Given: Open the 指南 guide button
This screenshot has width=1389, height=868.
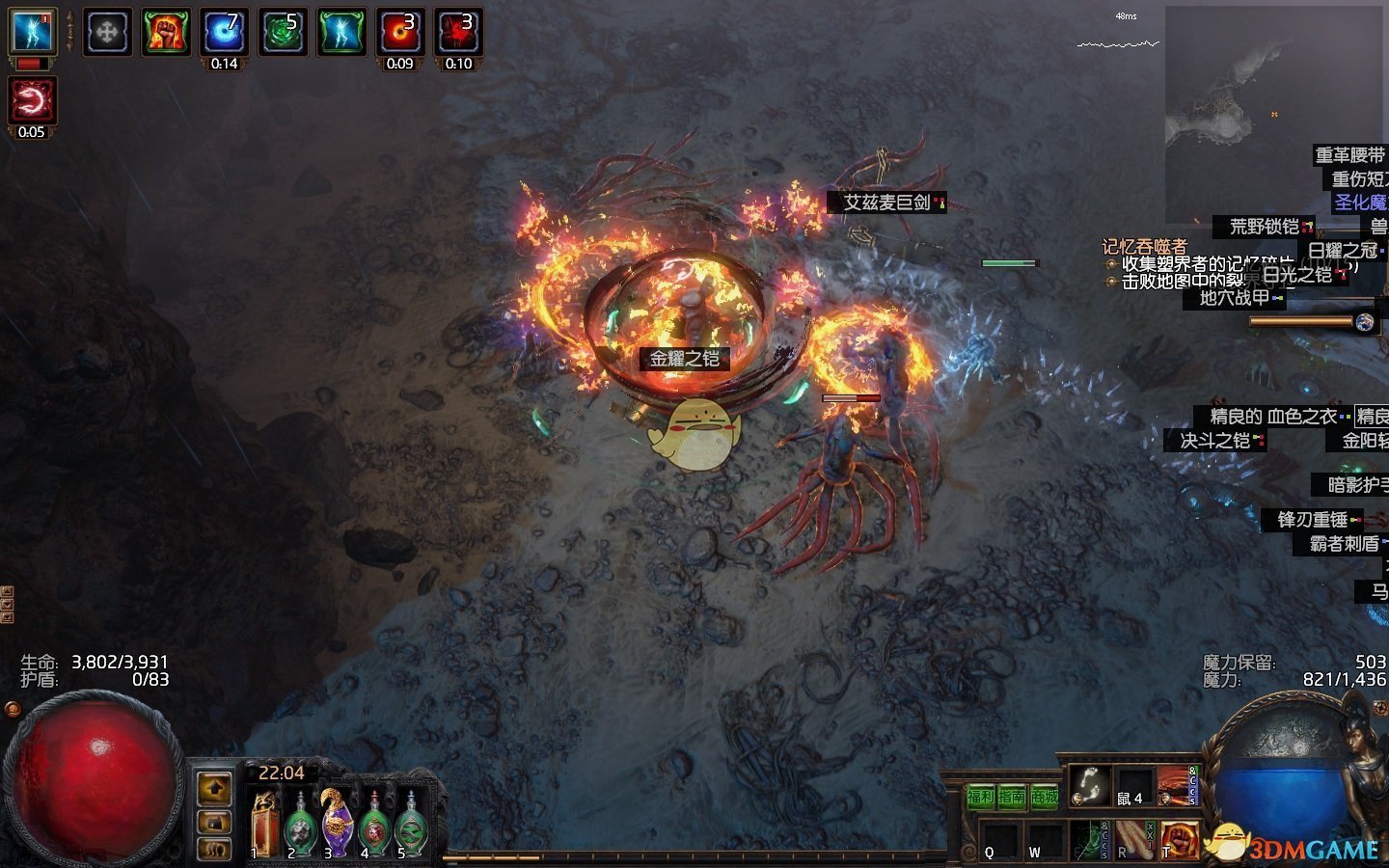Looking at the screenshot, I should [1012, 797].
